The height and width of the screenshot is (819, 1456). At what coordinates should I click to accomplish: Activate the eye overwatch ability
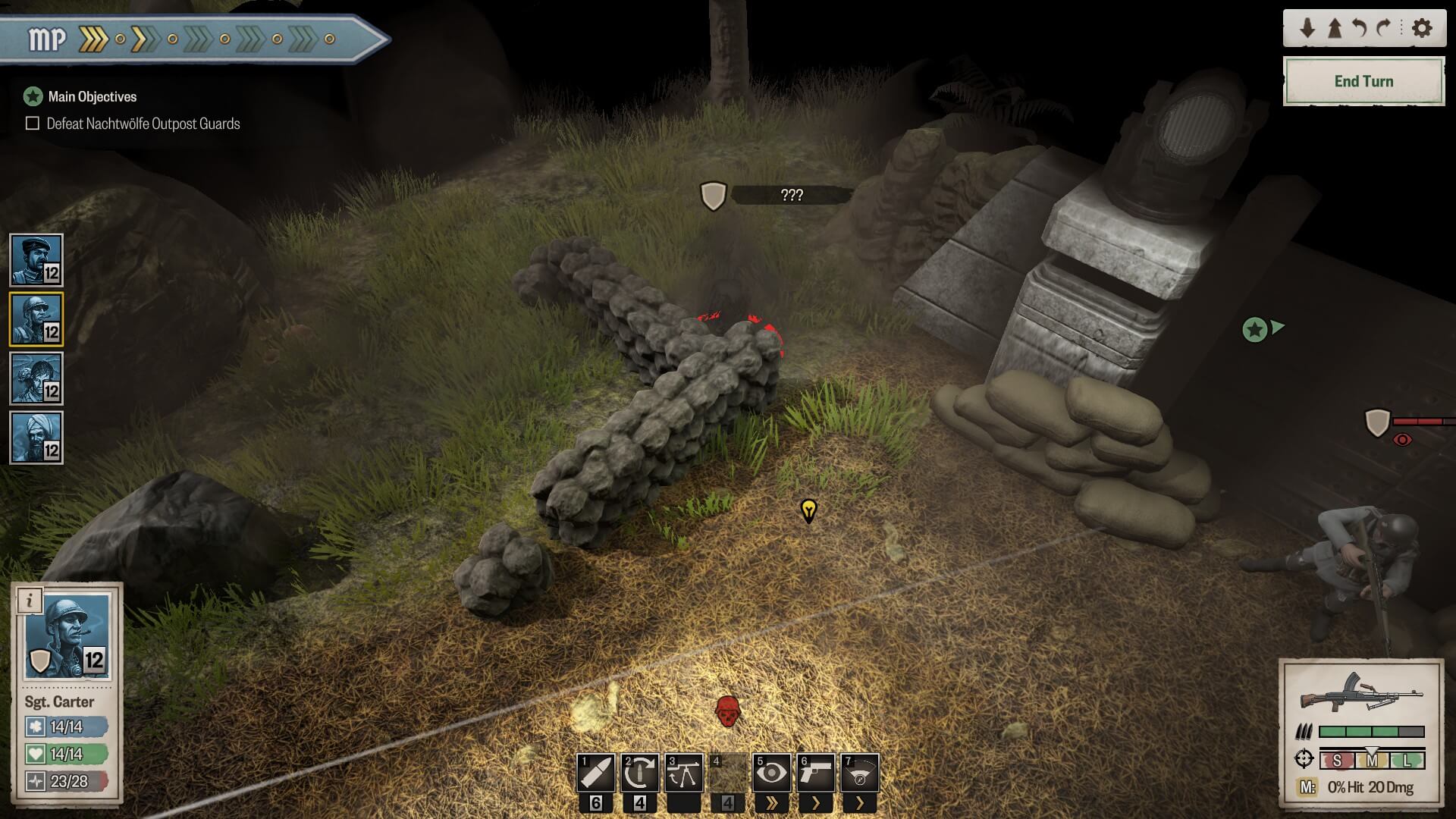pyautogui.click(x=771, y=773)
